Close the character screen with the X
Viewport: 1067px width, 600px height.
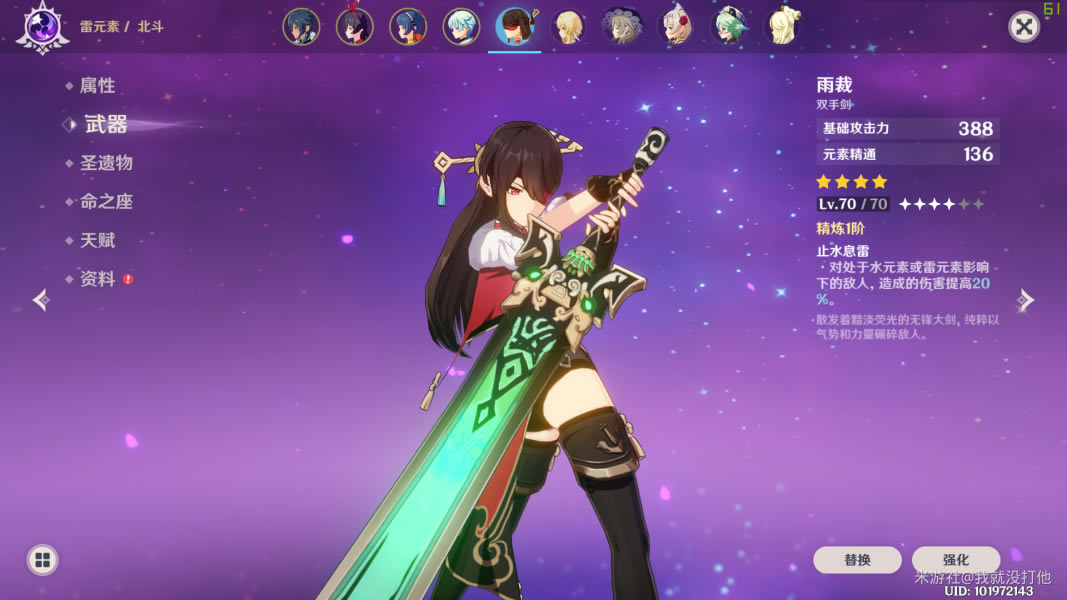(1023, 26)
